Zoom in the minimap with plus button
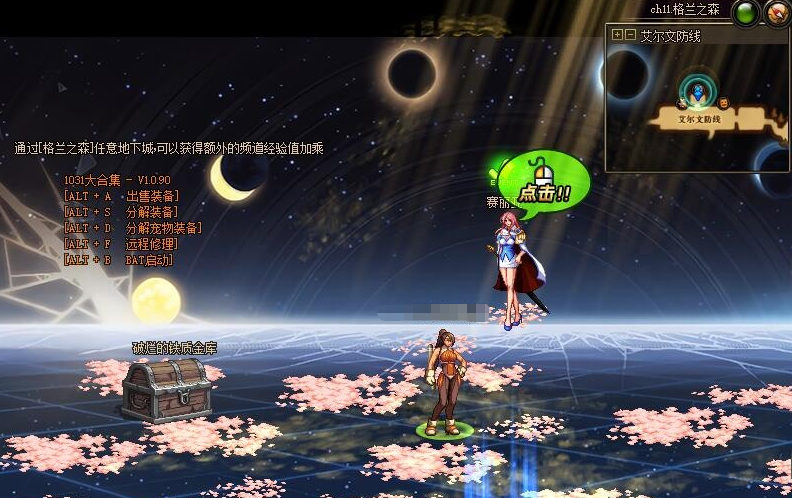The width and height of the screenshot is (792, 498). click(617, 35)
